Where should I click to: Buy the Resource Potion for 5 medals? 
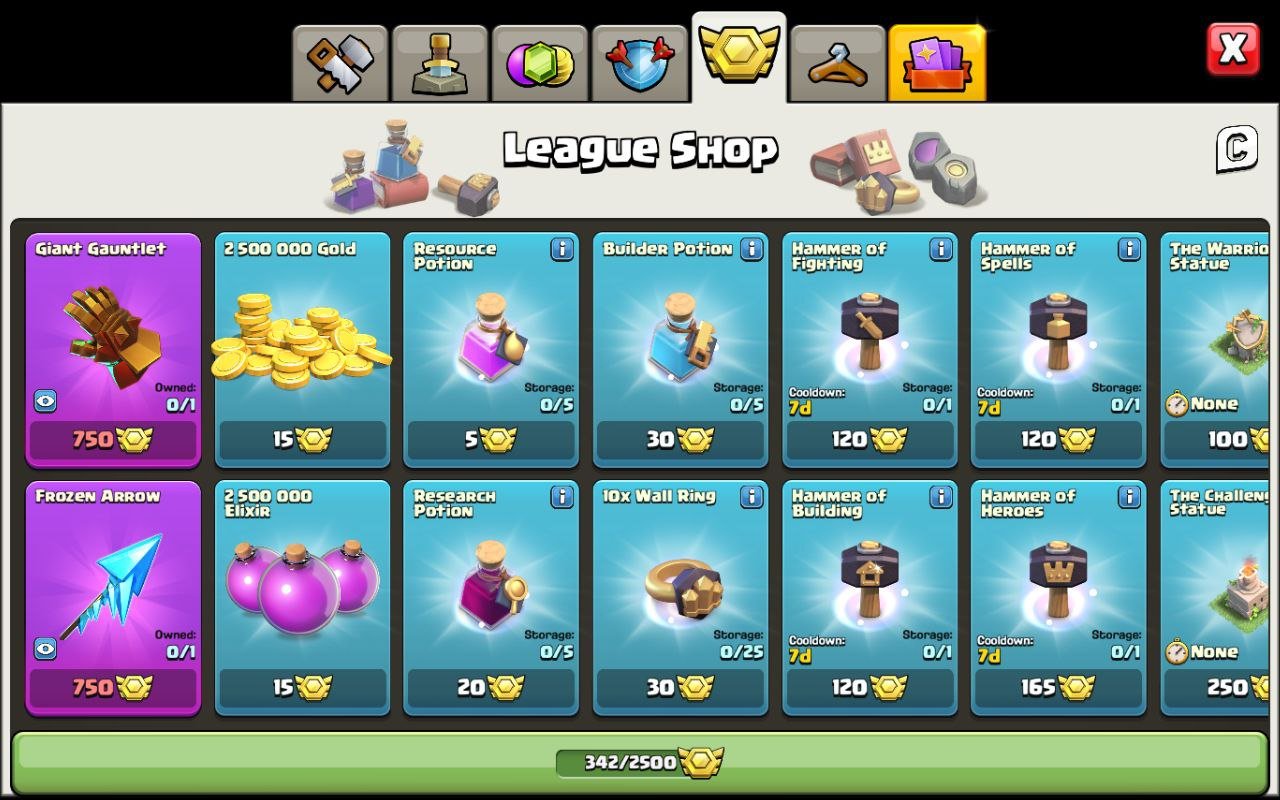point(491,440)
